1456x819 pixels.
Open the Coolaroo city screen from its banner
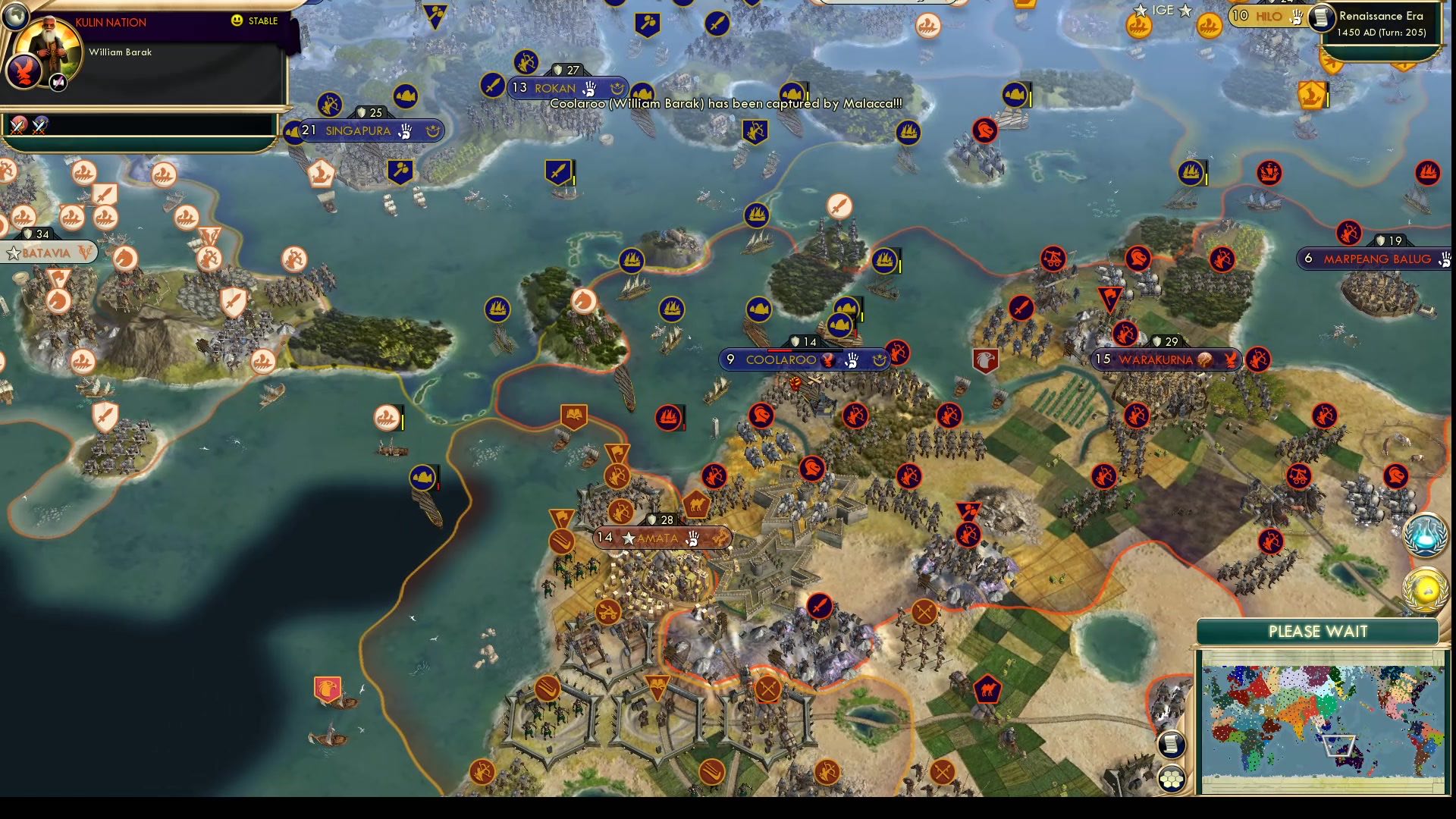[x=781, y=359]
